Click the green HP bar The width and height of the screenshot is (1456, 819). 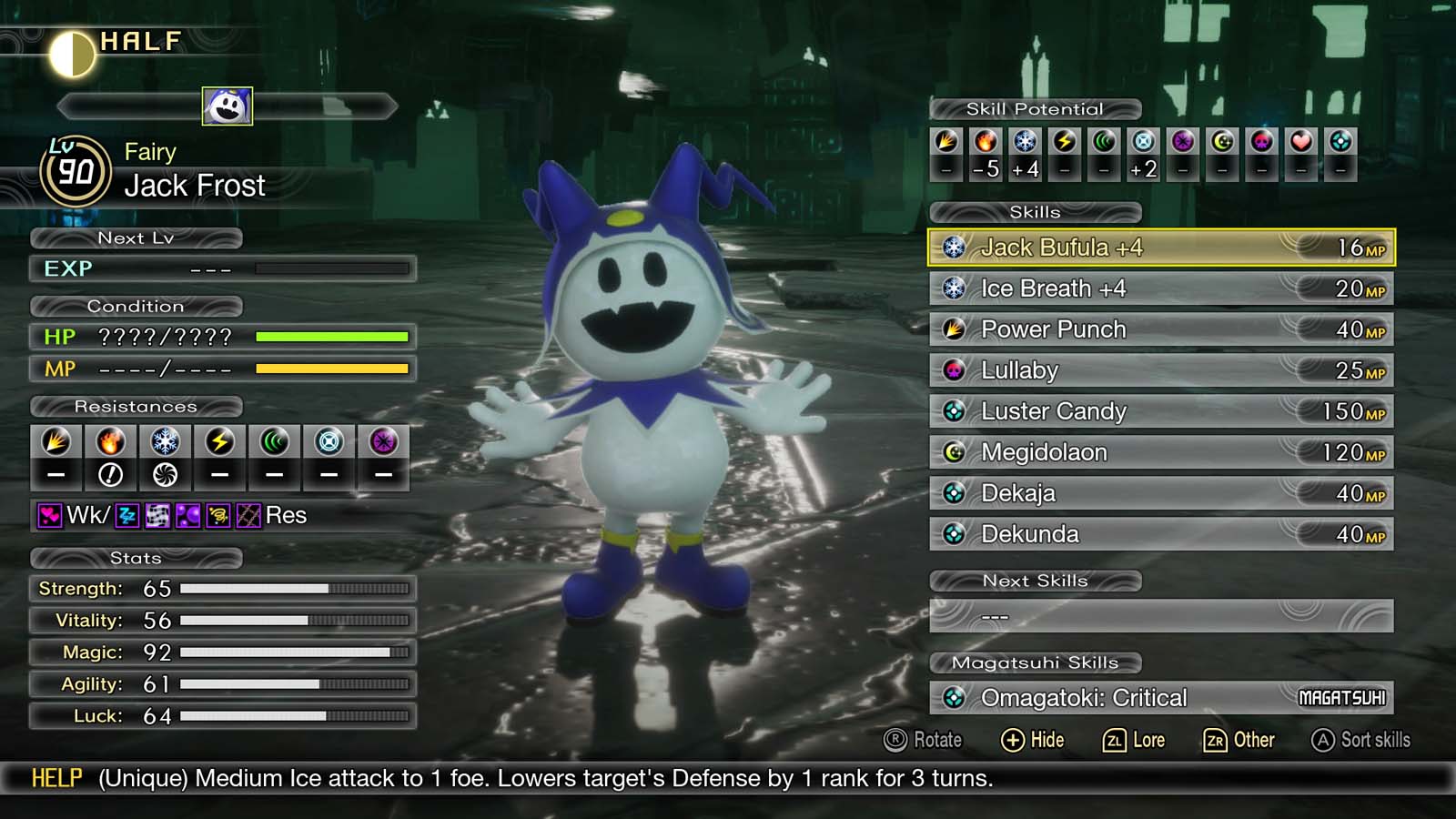tap(333, 337)
